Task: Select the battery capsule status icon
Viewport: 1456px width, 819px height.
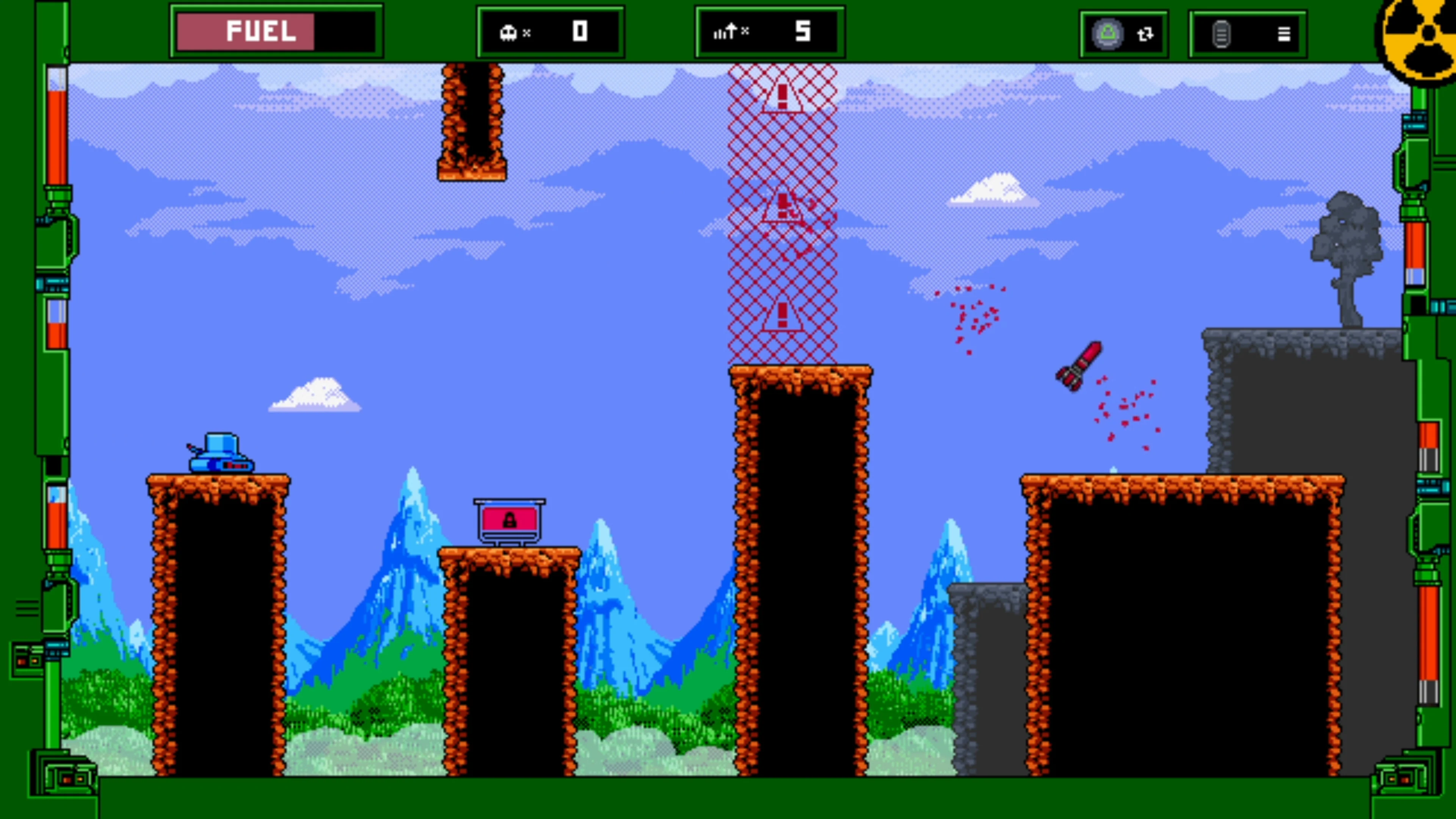Action: (x=1222, y=35)
